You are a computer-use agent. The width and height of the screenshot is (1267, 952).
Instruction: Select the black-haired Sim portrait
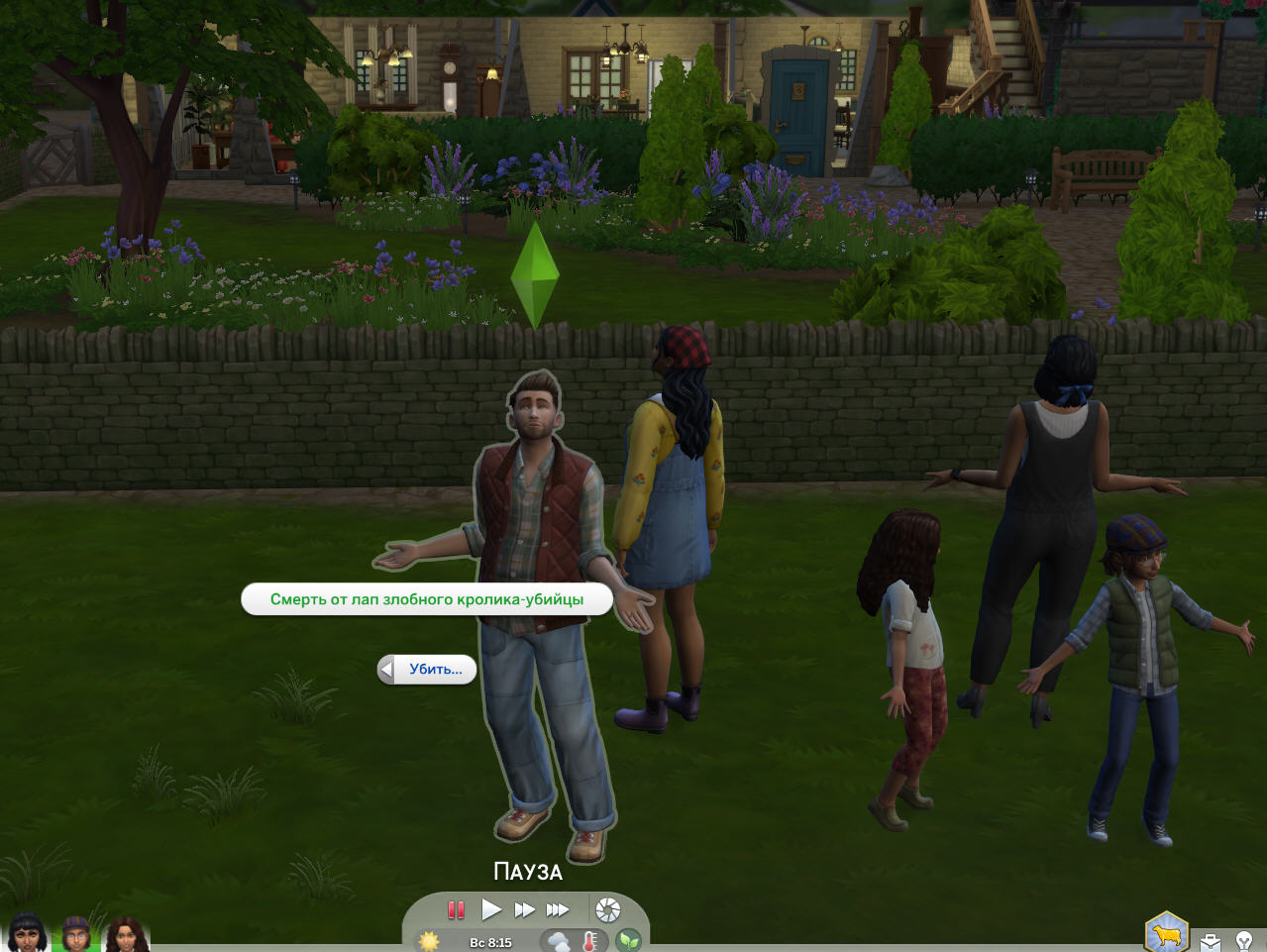(x=28, y=934)
